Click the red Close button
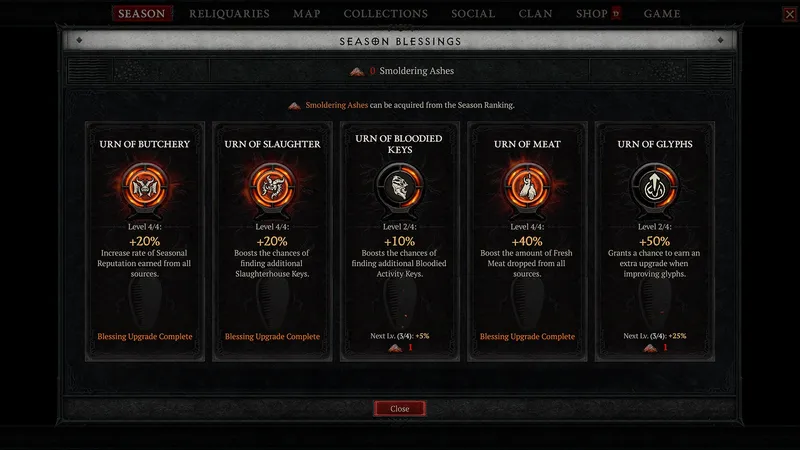The width and height of the screenshot is (800, 450). coord(400,409)
